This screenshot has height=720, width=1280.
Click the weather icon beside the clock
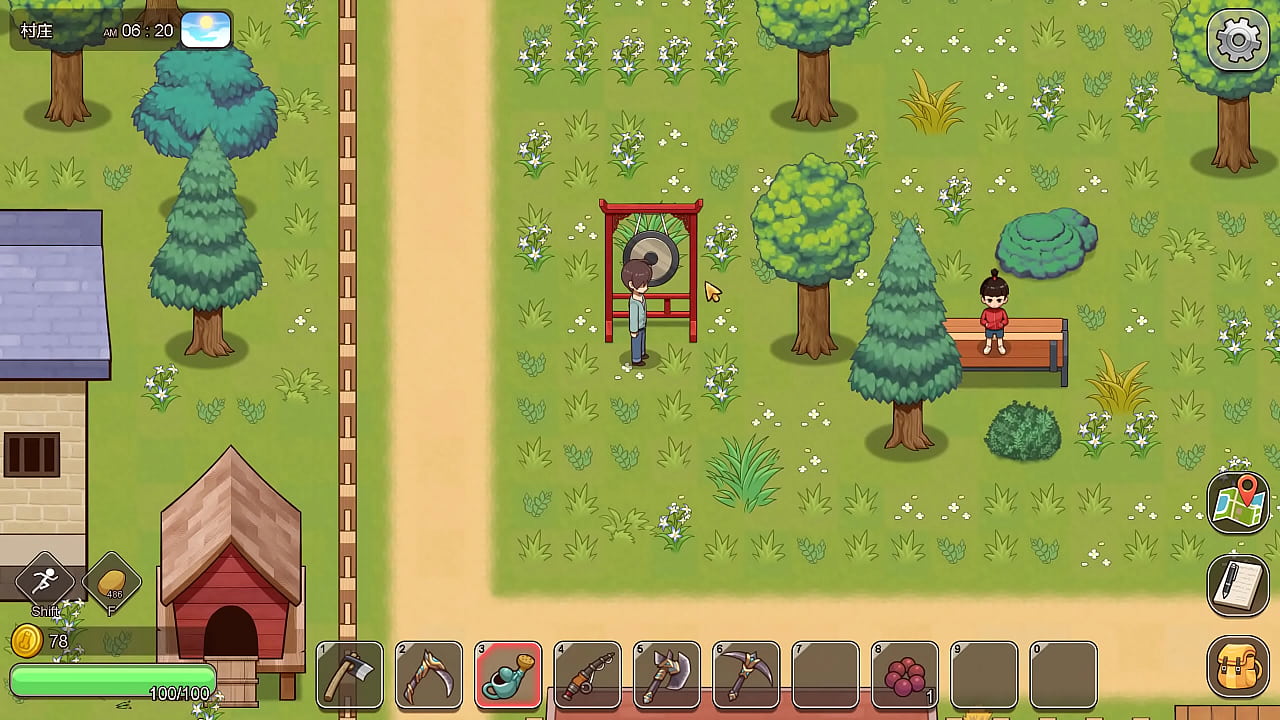pyautogui.click(x=206, y=30)
